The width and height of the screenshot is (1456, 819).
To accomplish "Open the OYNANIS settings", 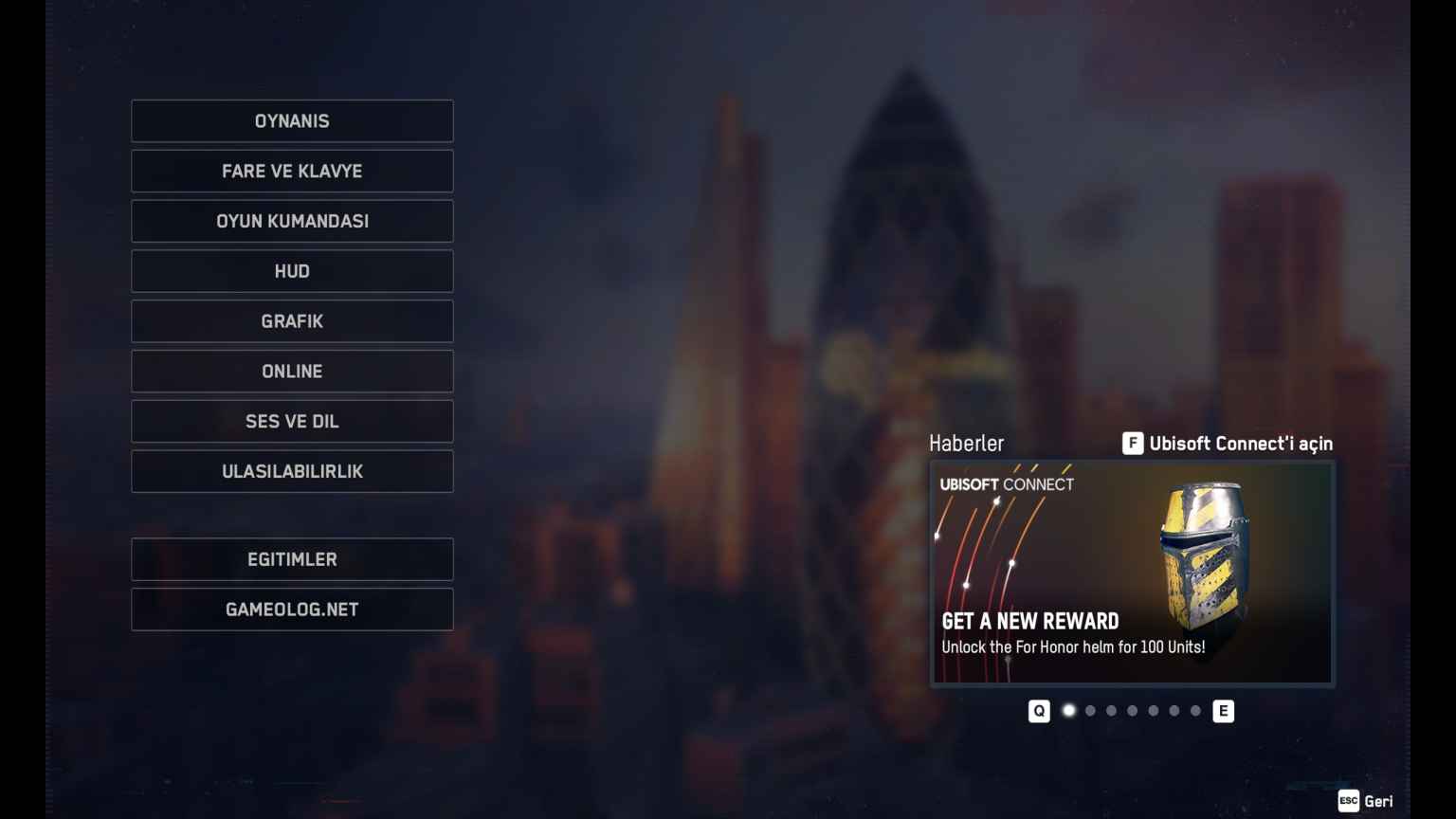I will click(x=292, y=121).
